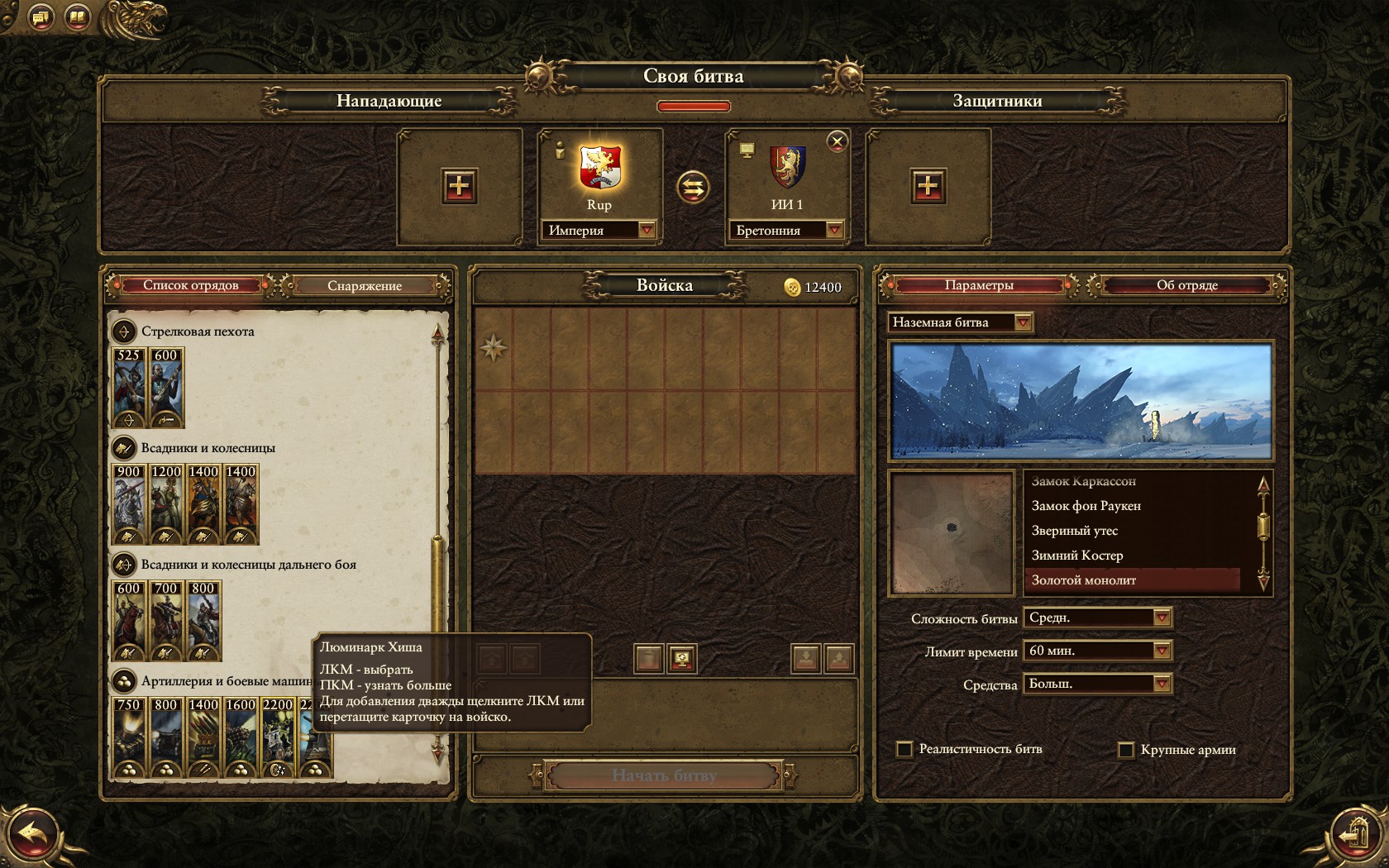This screenshot has height=868, width=1389.
Task: Select the Замок фон Раукен map
Action: 1086,506
